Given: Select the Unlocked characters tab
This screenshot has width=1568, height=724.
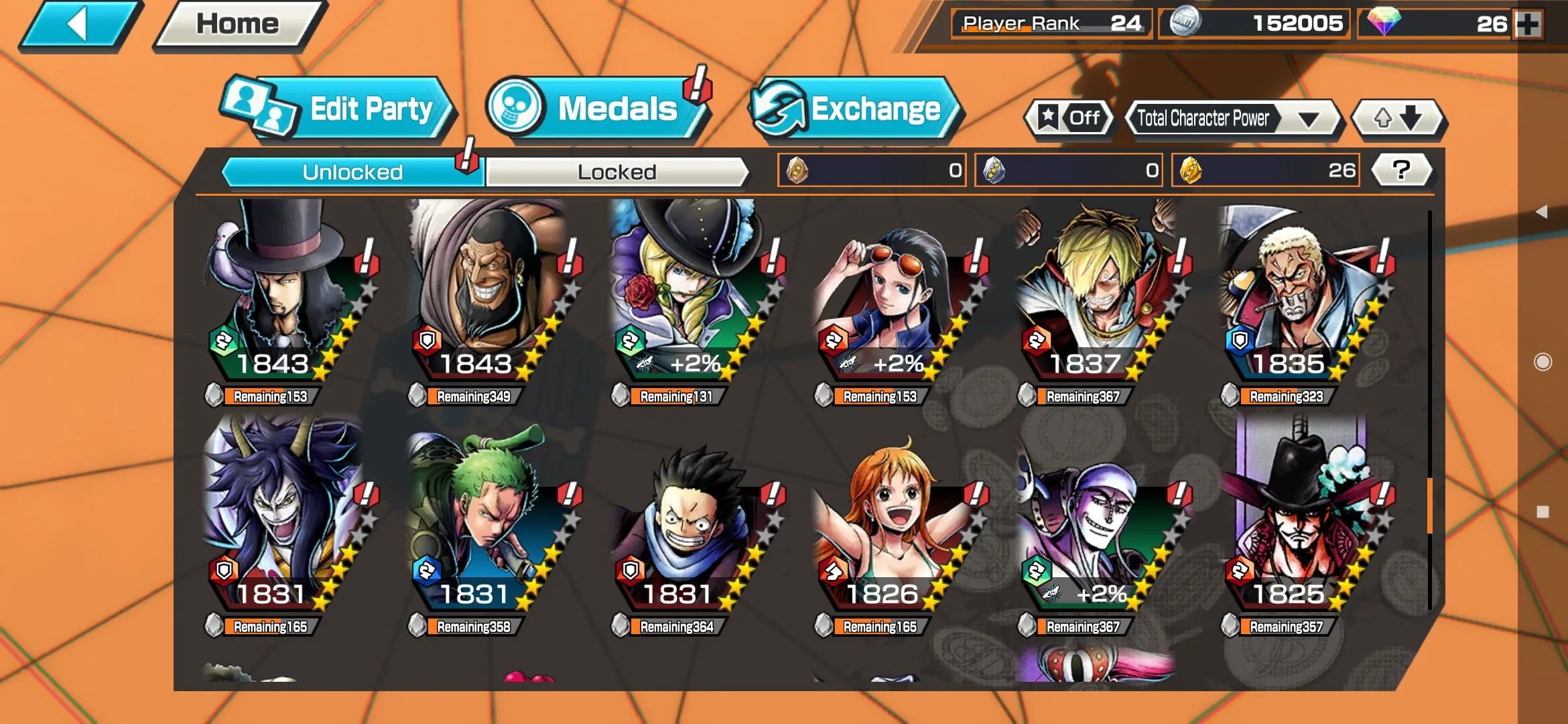Looking at the screenshot, I should [x=352, y=172].
